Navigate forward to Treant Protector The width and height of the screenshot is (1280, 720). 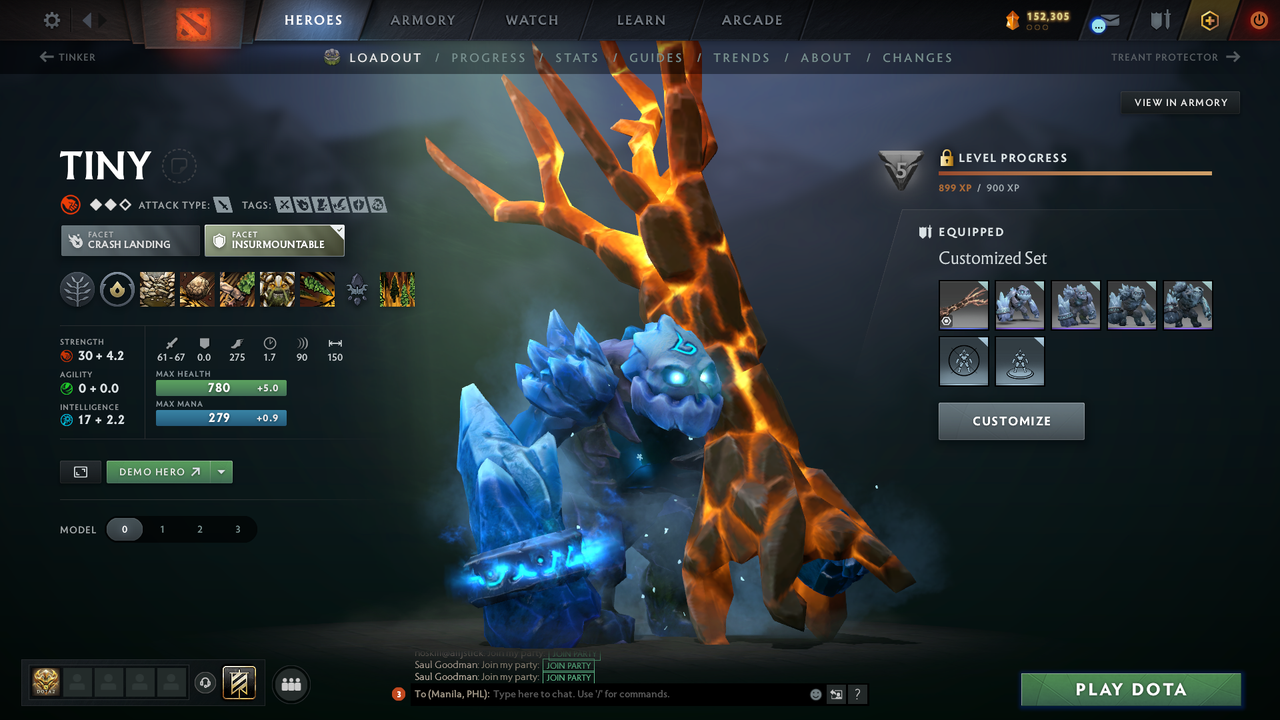(x=1175, y=57)
